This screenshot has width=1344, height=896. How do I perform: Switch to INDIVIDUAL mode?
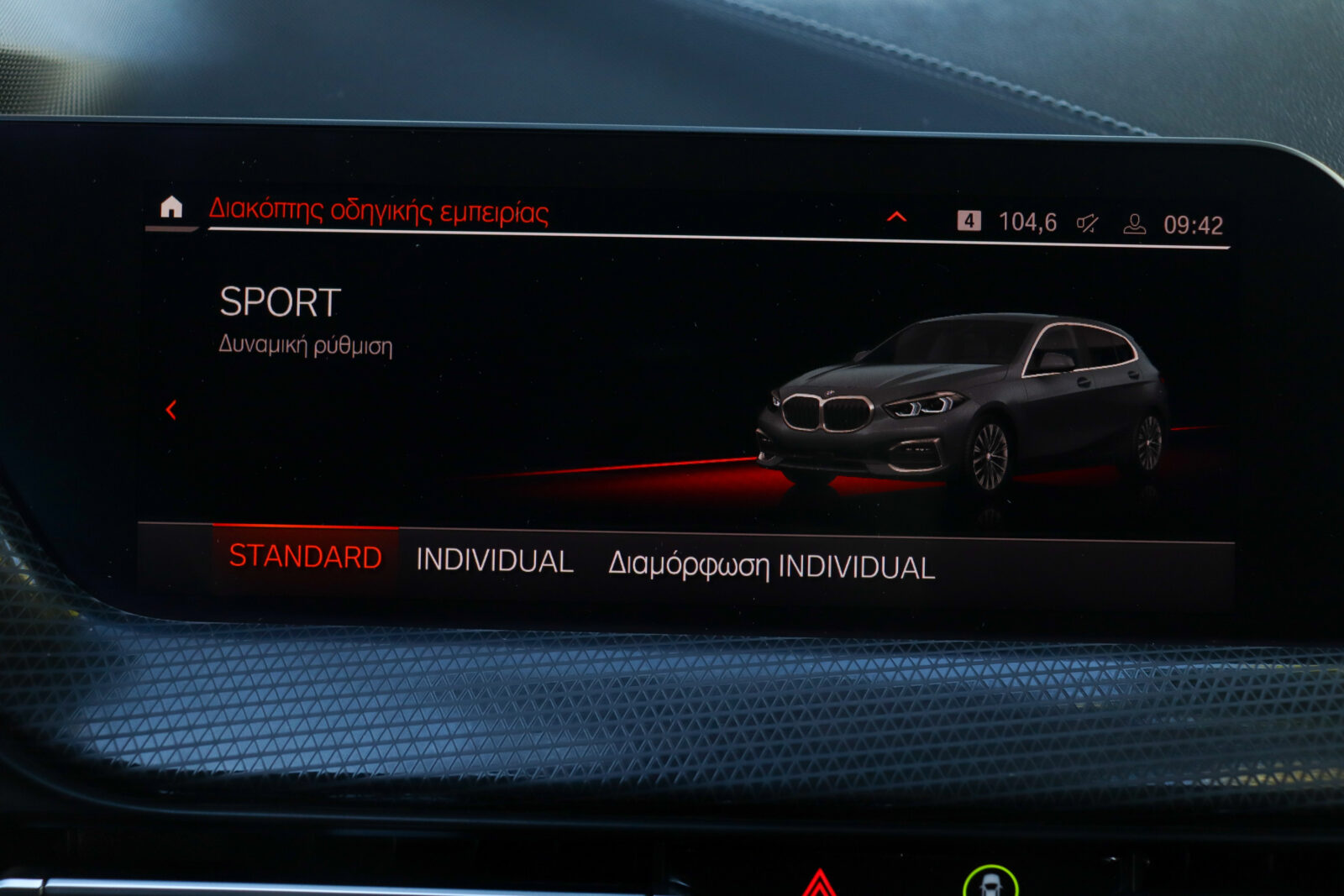(494, 561)
